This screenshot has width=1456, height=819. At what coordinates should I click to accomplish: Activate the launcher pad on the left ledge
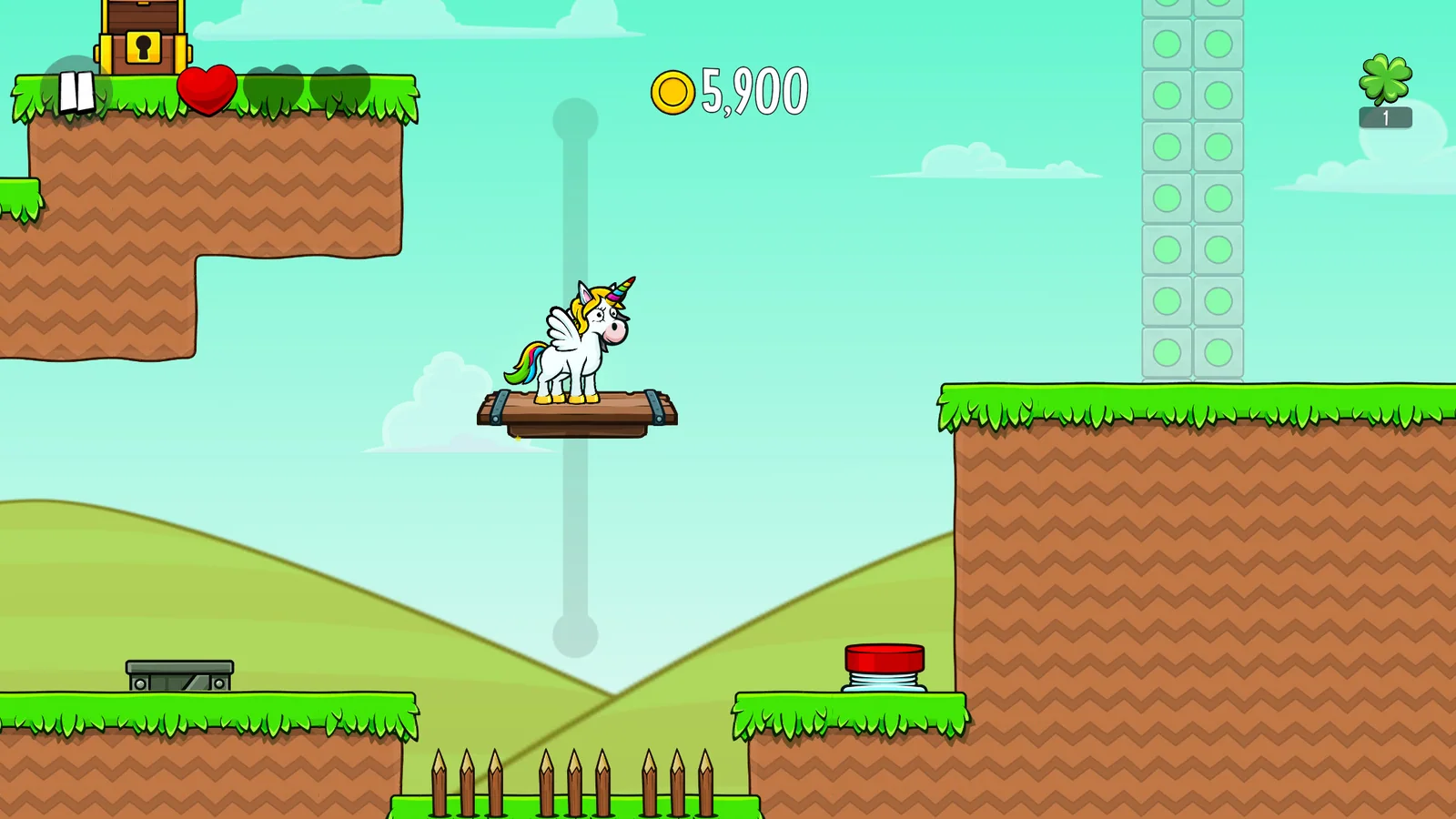178,675
